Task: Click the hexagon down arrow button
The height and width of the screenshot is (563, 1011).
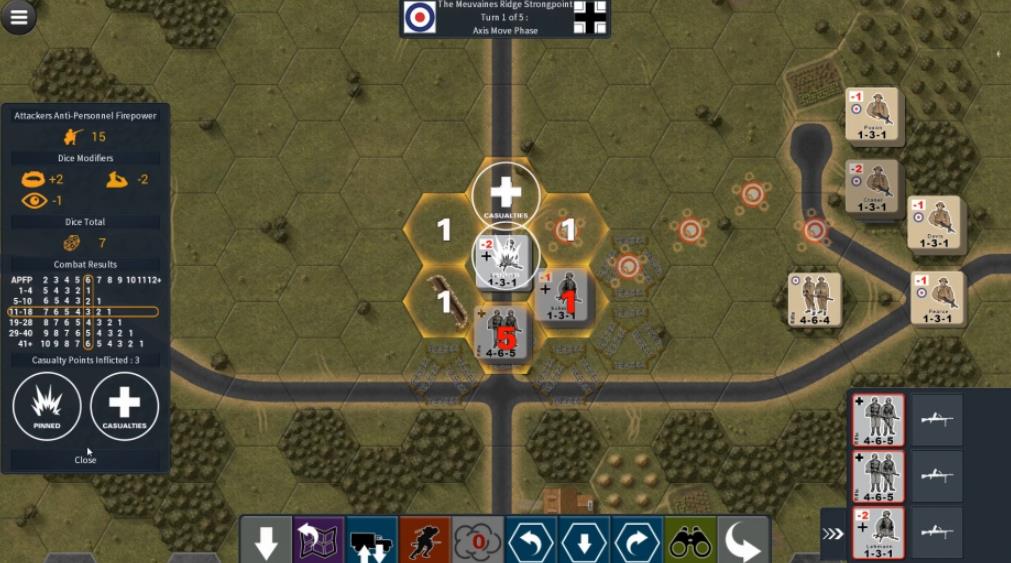Action: pos(584,541)
